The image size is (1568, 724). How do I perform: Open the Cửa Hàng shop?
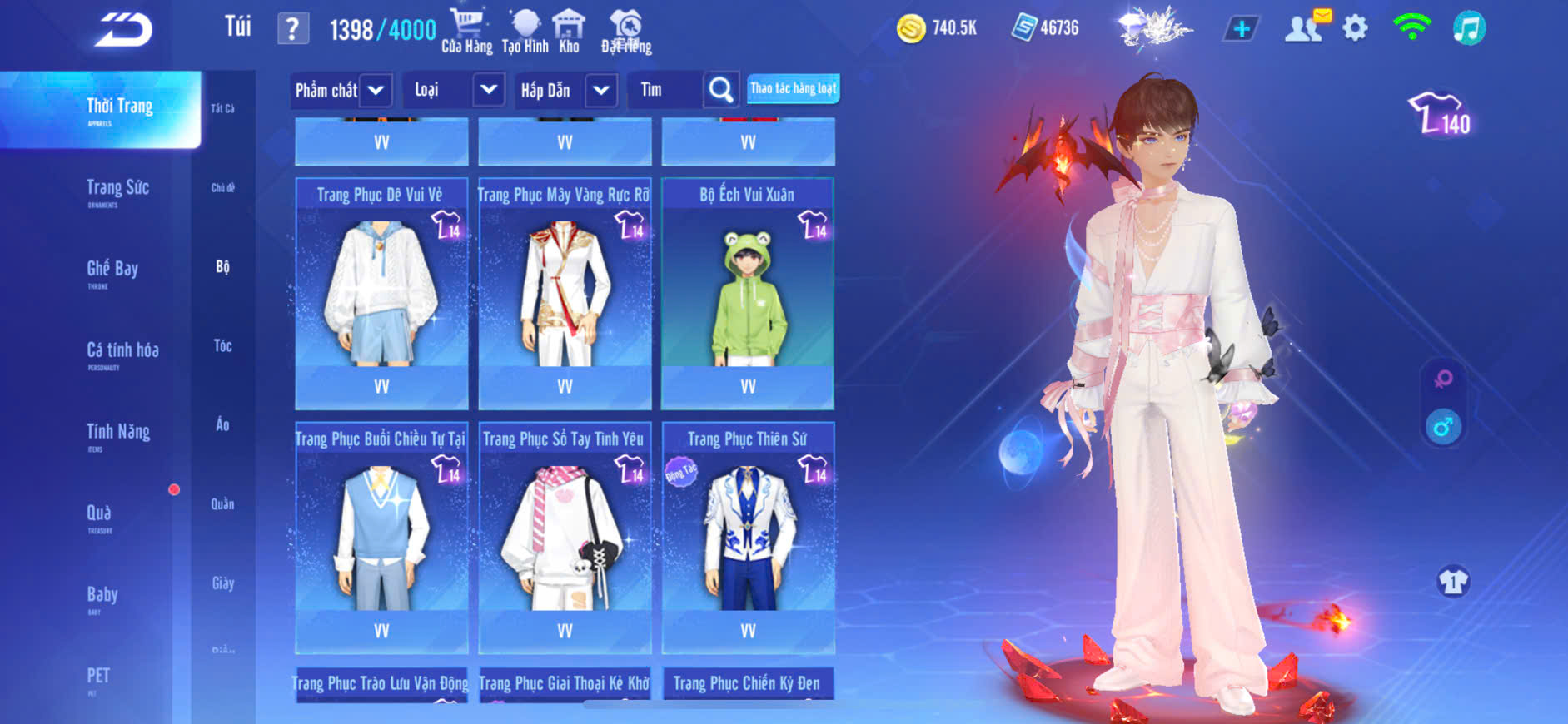[466, 31]
